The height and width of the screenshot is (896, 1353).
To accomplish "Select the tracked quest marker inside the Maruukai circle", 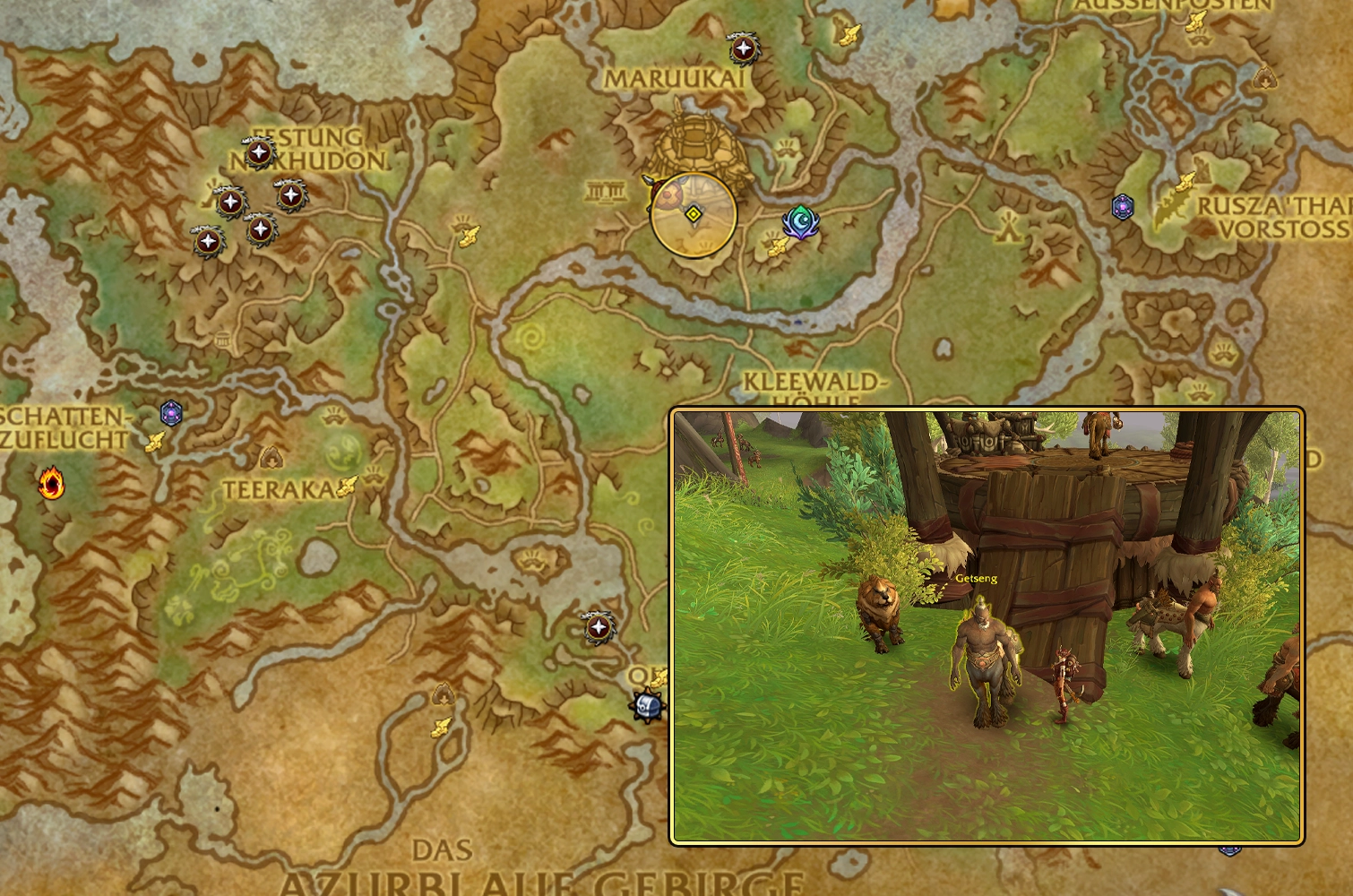I will pos(693,213).
